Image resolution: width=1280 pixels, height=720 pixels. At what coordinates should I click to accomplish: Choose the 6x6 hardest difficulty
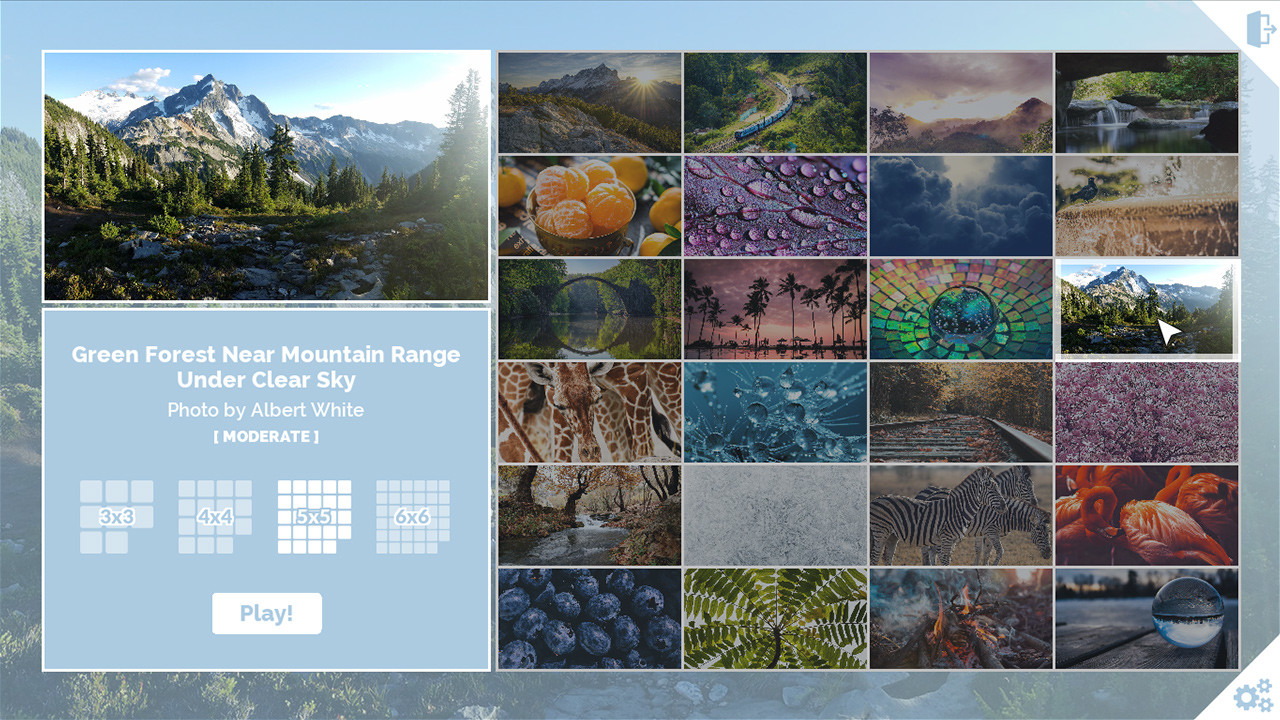[411, 517]
